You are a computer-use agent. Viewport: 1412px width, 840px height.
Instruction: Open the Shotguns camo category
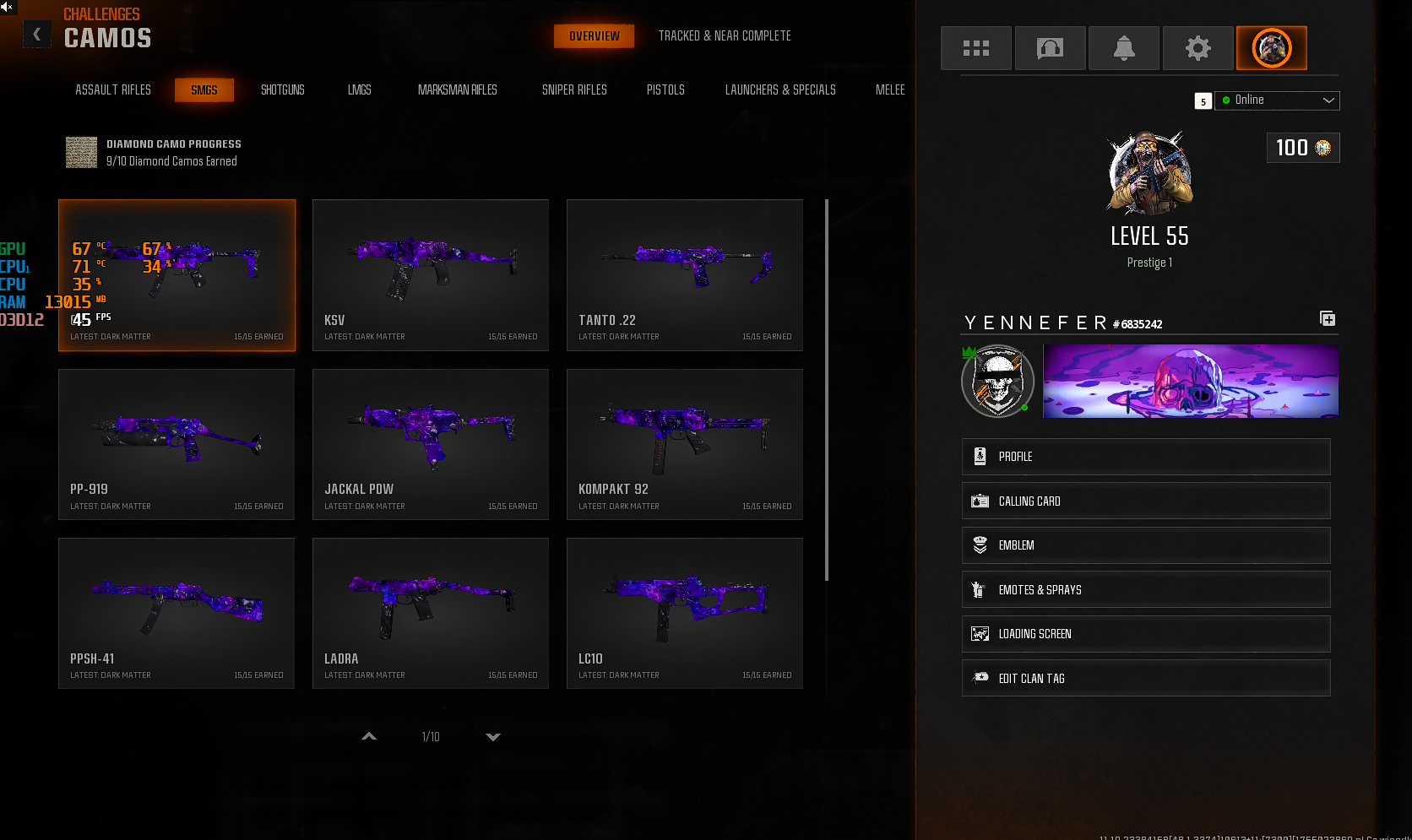tap(282, 89)
